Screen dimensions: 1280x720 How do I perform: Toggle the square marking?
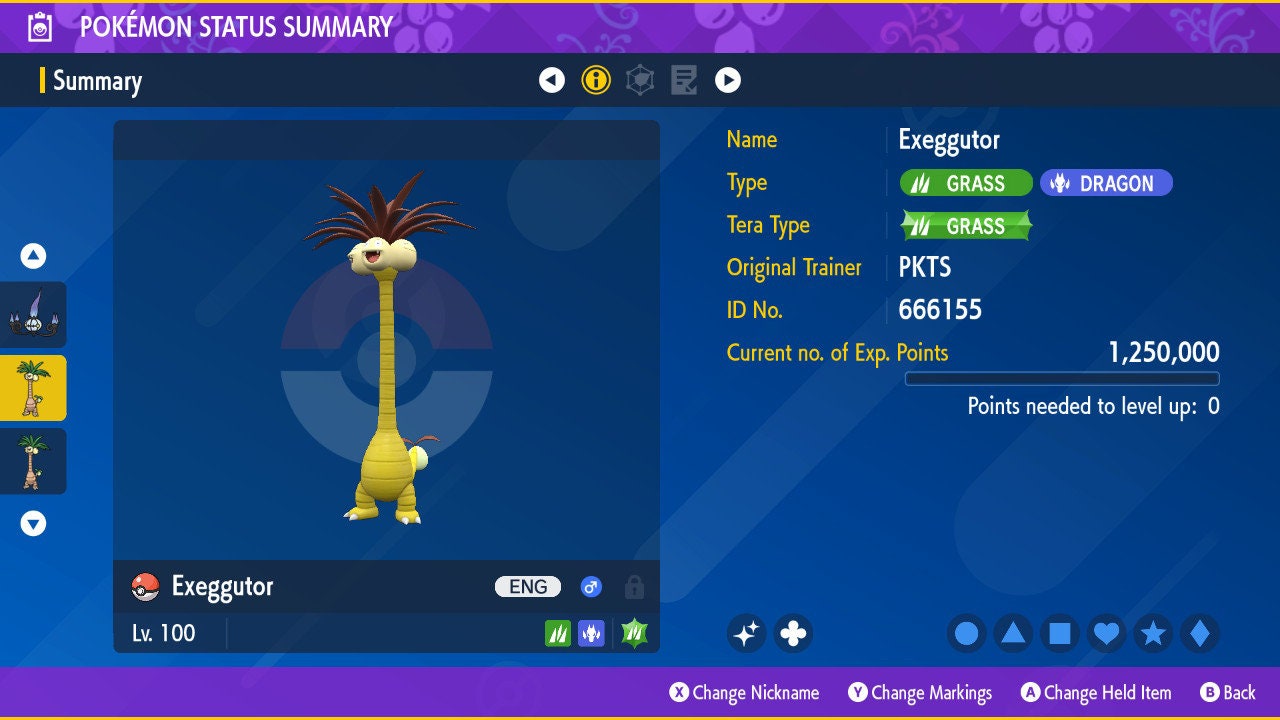click(x=1060, y=633)
